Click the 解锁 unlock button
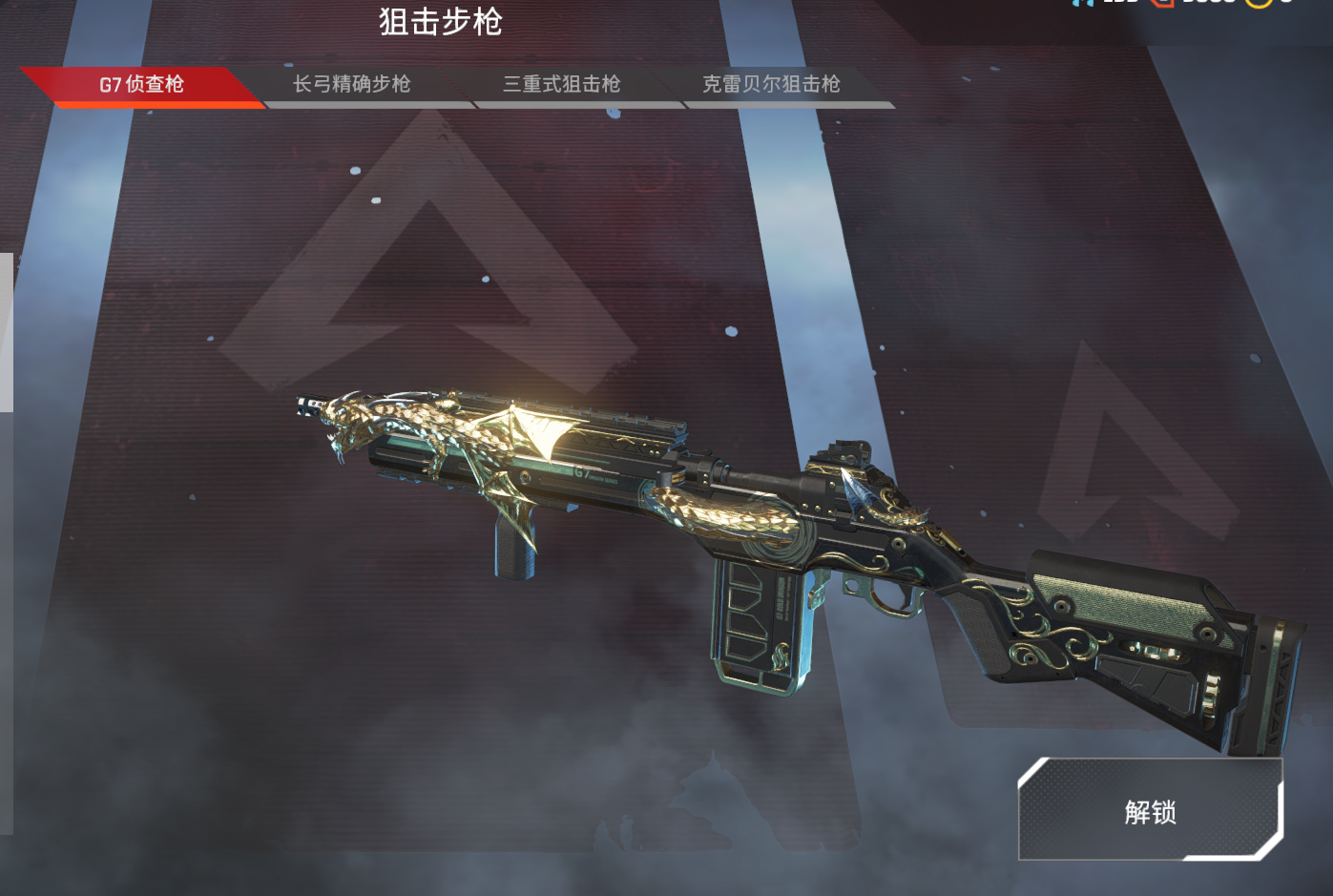Screen dimensions: 1333x896 1150,811
